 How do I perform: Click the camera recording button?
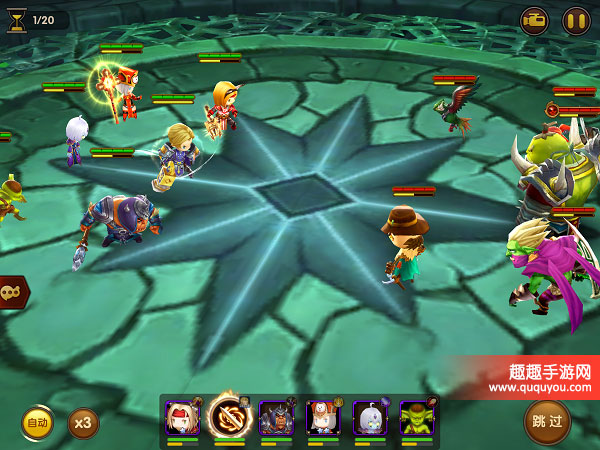(534, 20)
